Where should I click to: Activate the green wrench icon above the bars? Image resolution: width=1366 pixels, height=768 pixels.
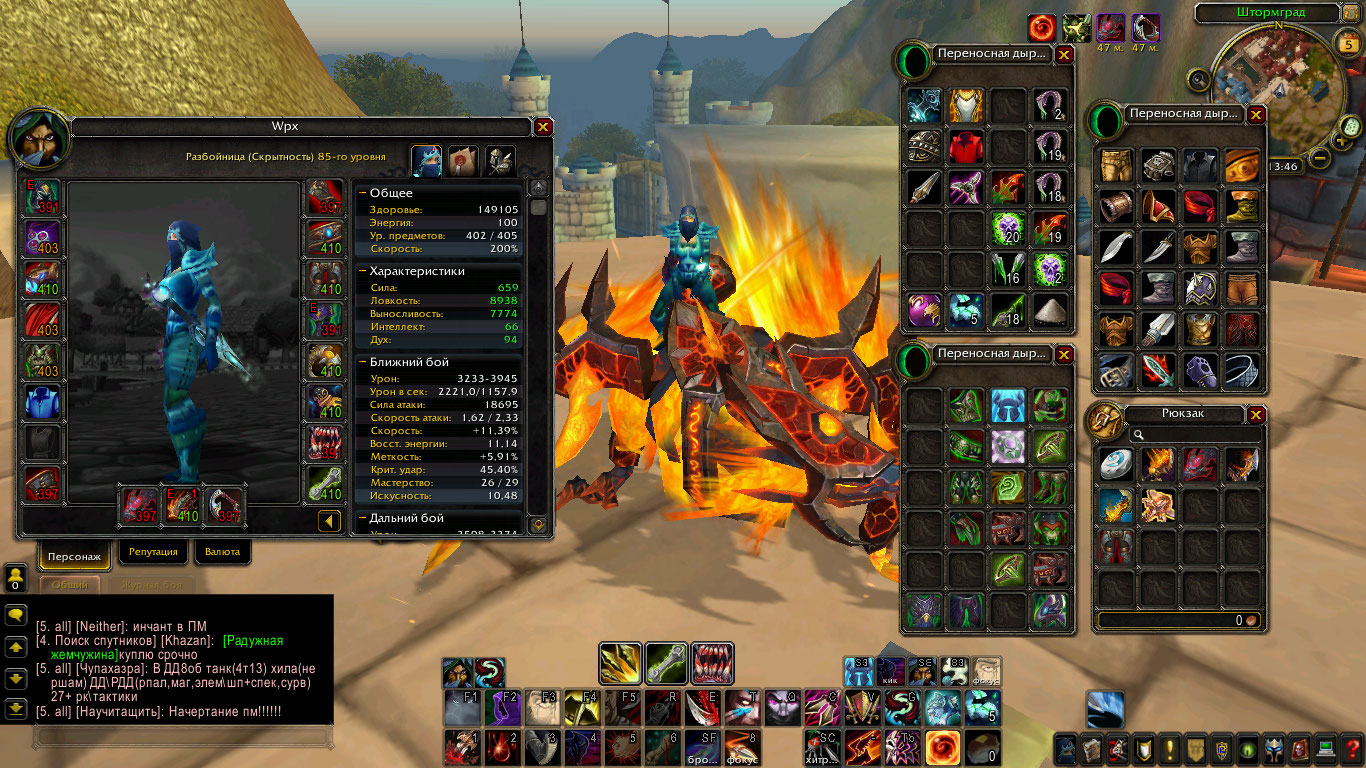coord(666,663)
